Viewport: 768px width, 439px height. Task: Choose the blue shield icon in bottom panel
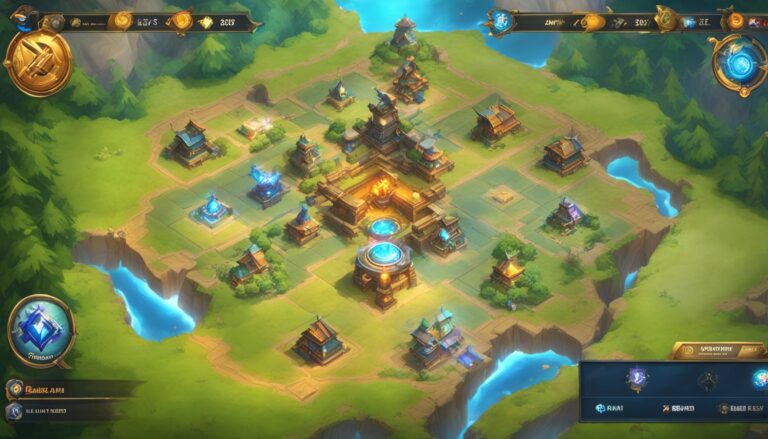tap(638, 379)
